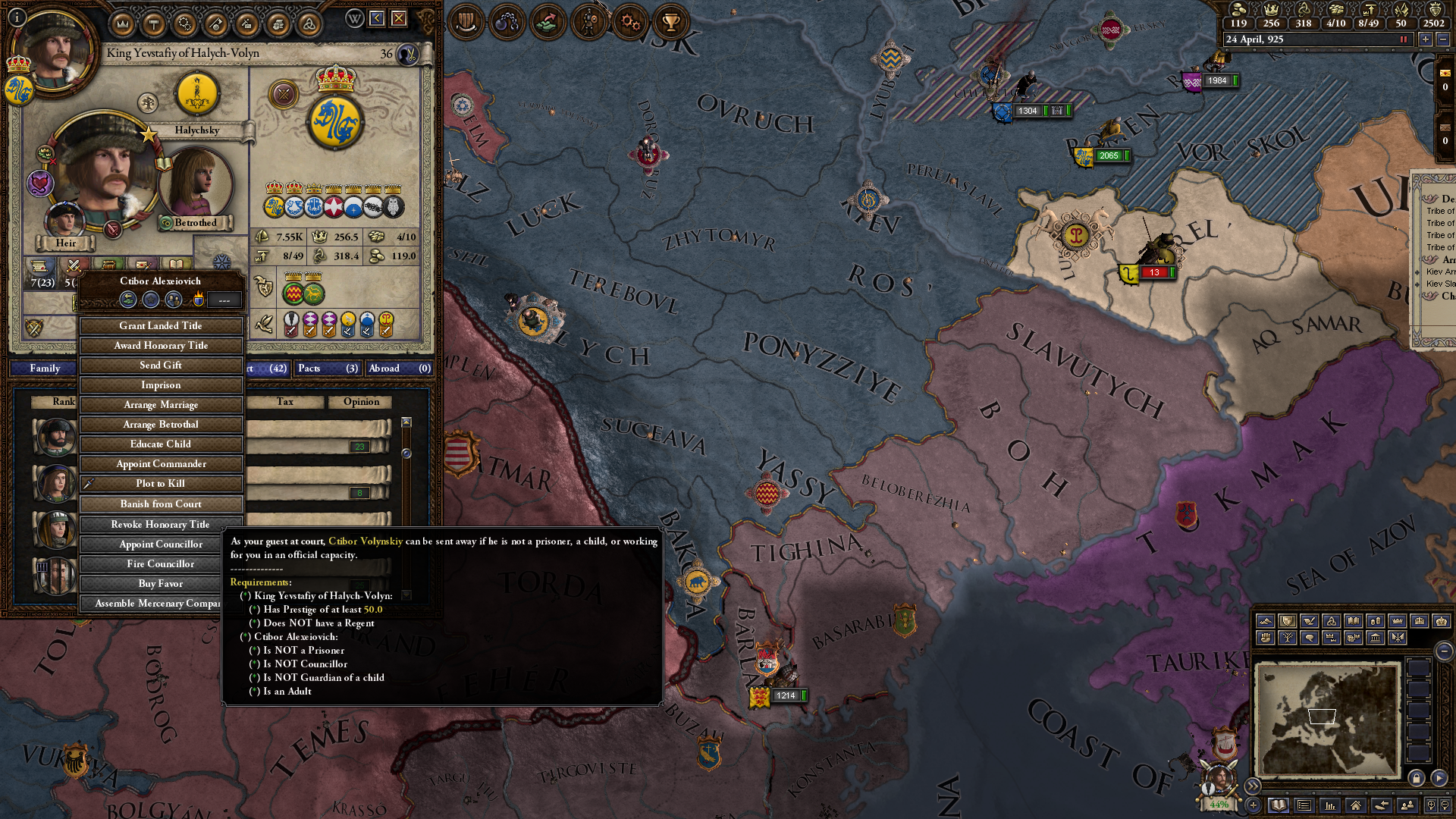Image resolution: width=1456 pixels, height=819 pixels.
Task: Open the prestige crown icon at top right
Action: pos(1272,11)
